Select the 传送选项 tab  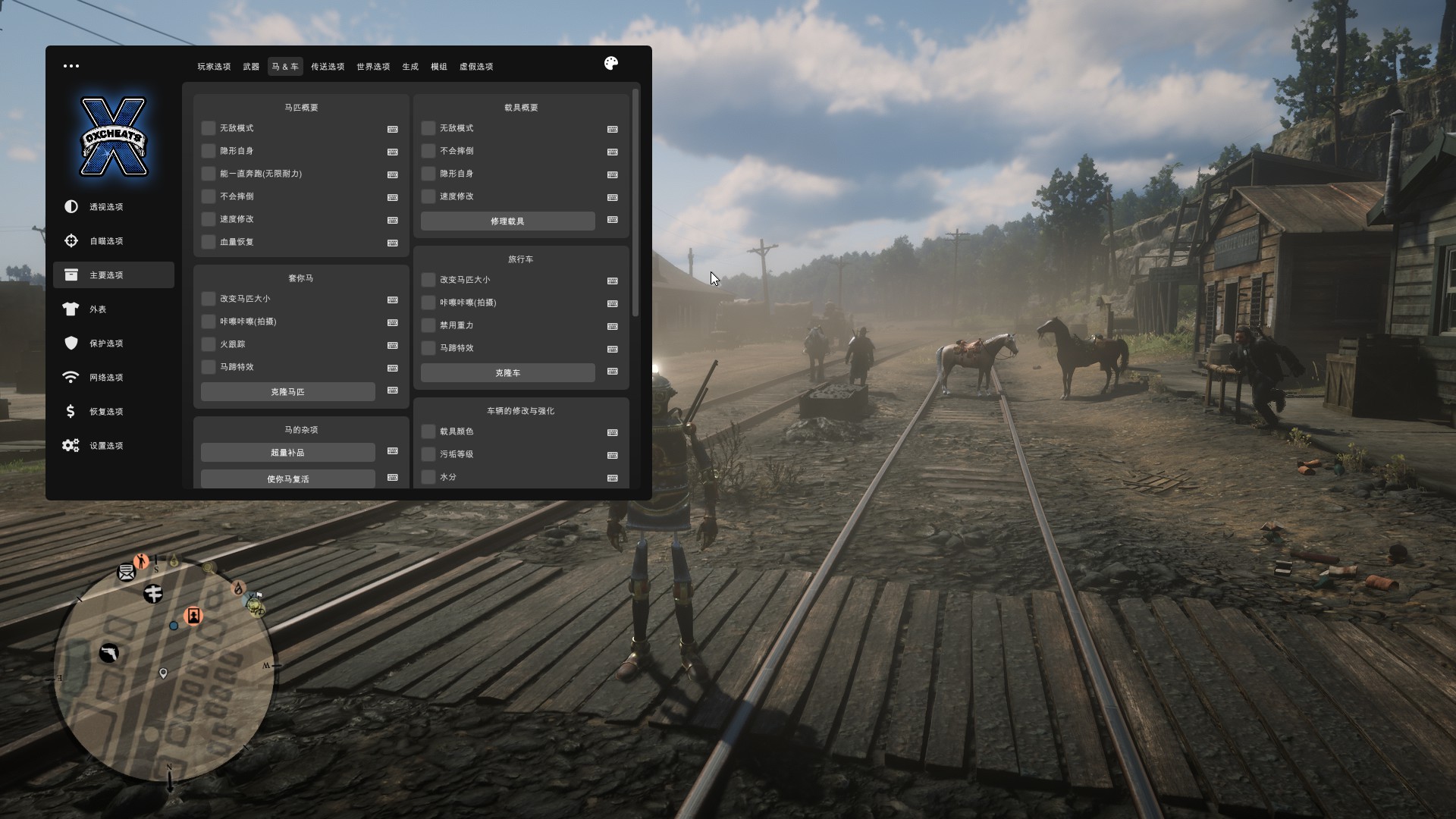point(328,67)
